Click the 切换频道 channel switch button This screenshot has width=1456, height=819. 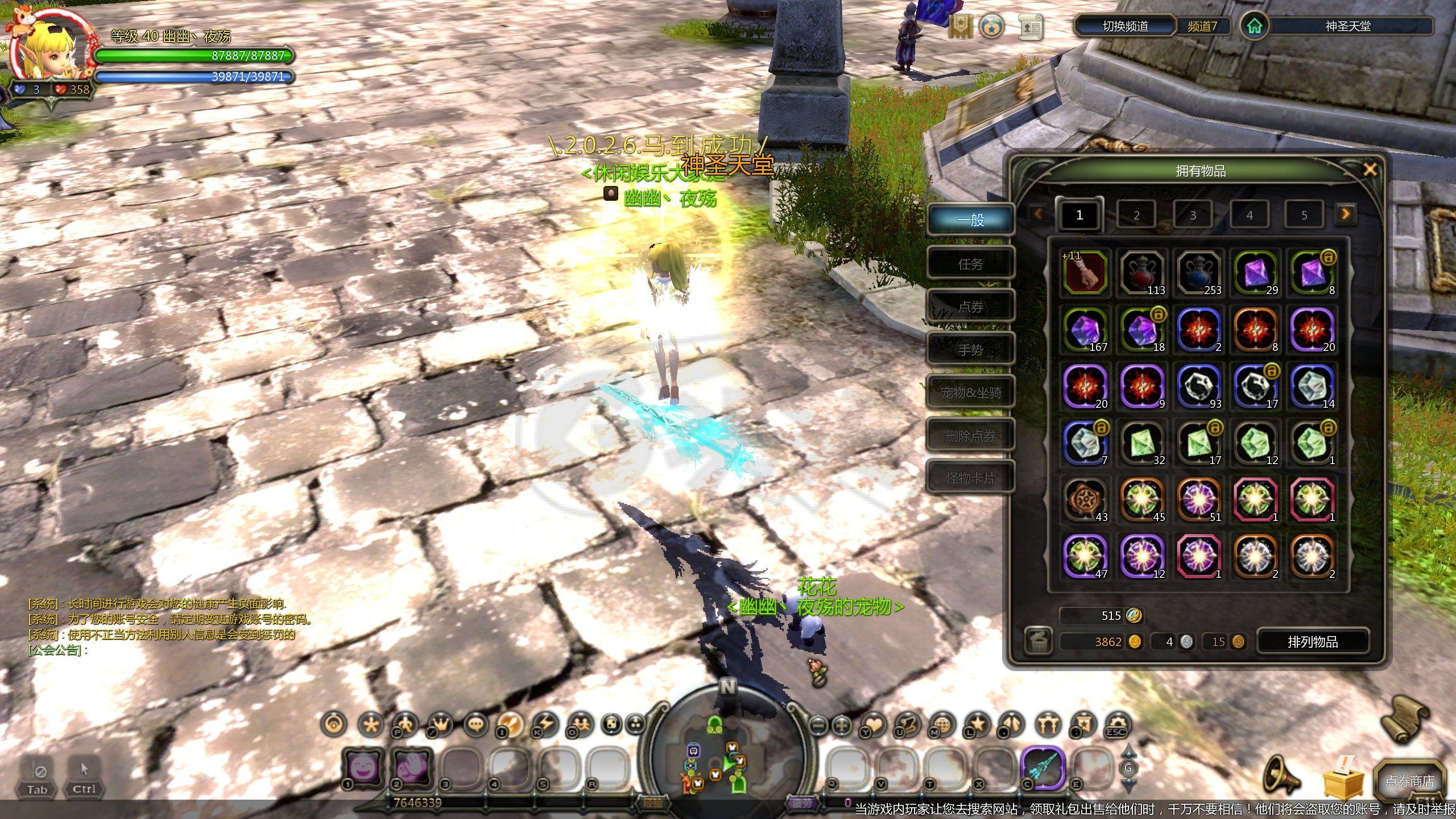pyautogui.click(x=1124, y=26)
